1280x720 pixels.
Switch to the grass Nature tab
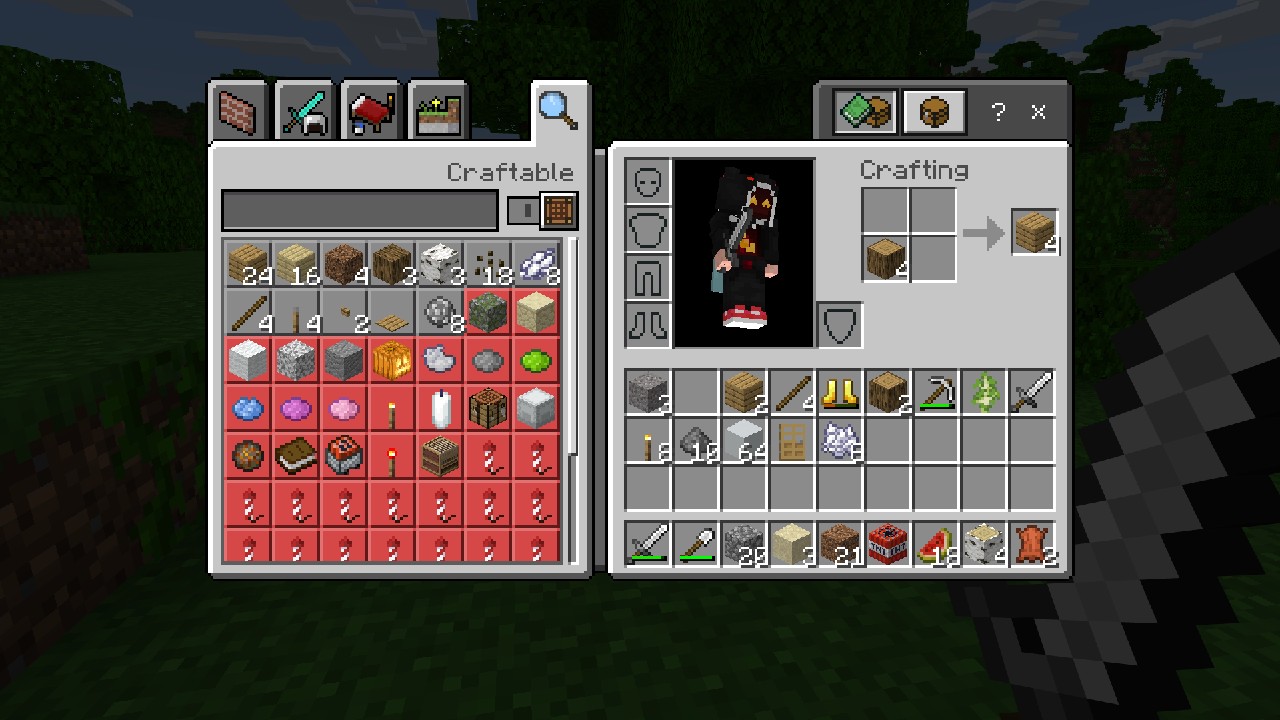tap(437, 112)
